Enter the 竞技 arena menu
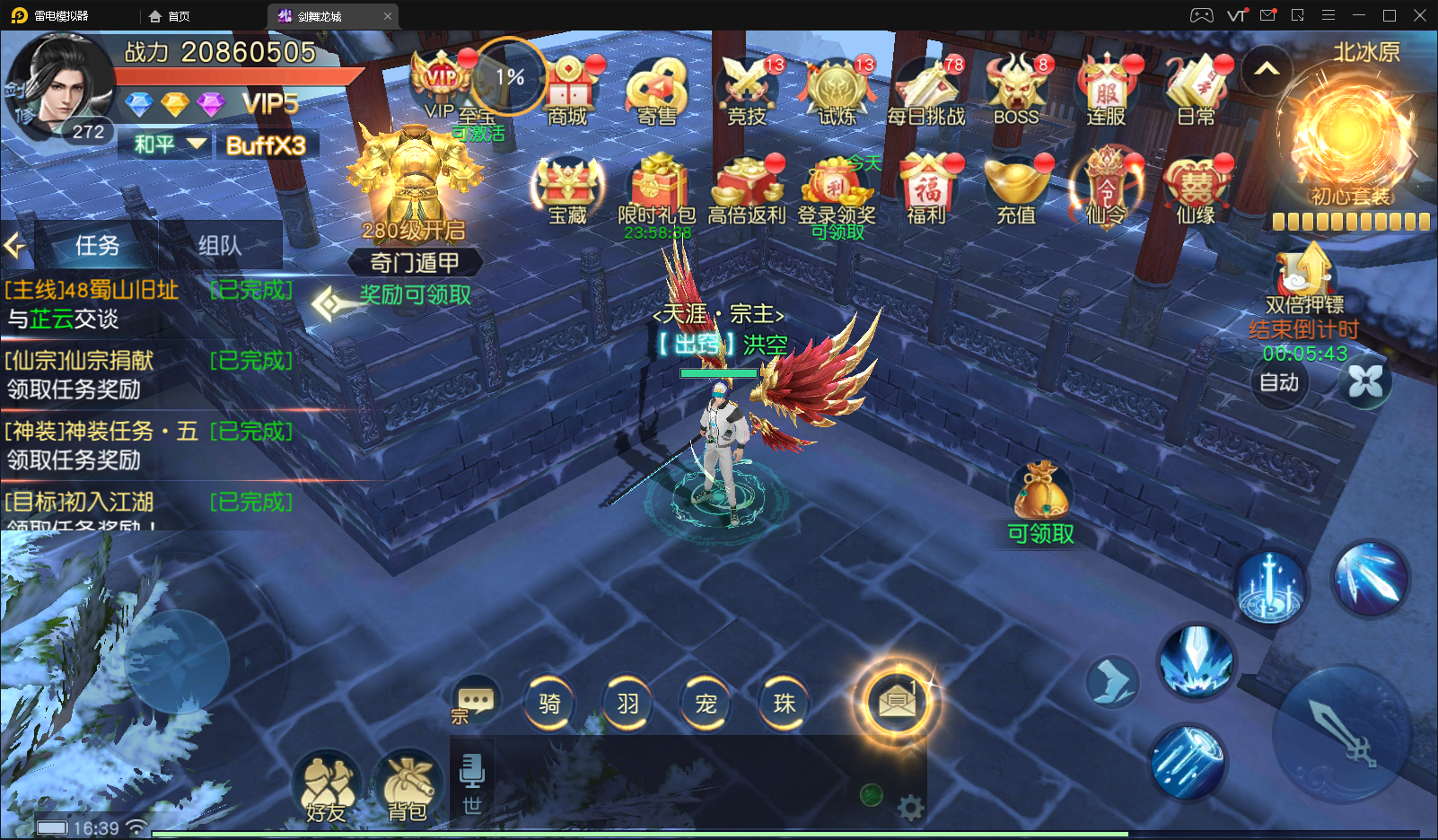This screenshot has height=840, width=1438. click(747, 91)
